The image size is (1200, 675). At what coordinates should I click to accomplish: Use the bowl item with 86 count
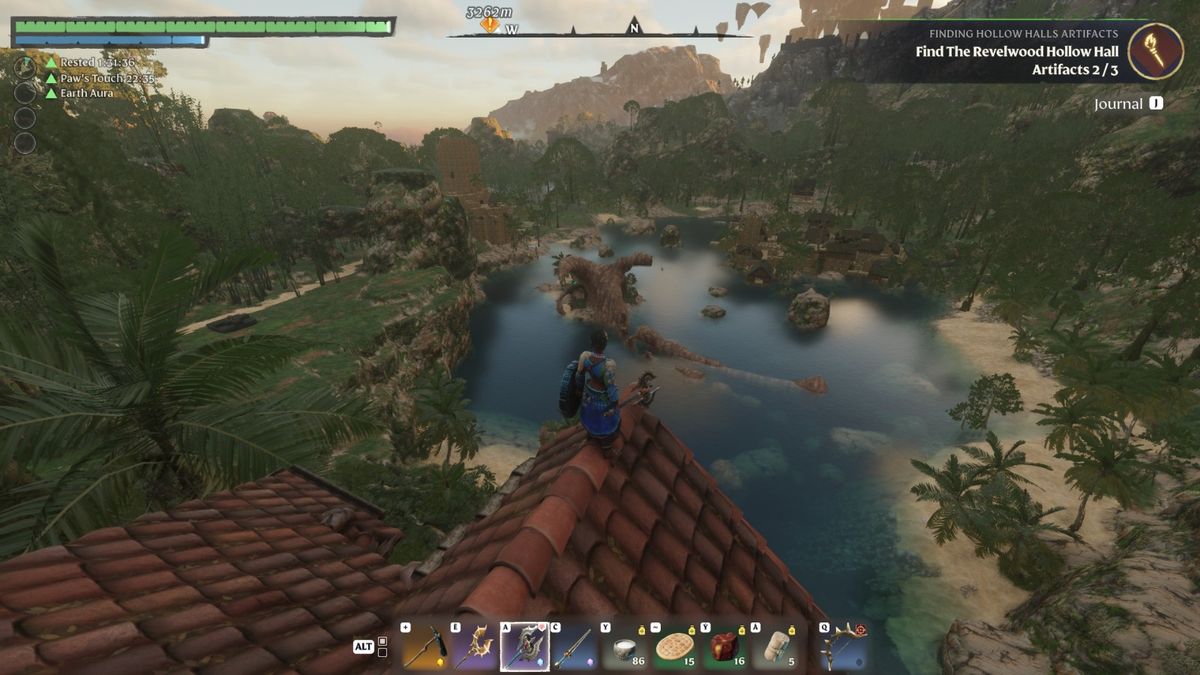[x=627, y=647]
